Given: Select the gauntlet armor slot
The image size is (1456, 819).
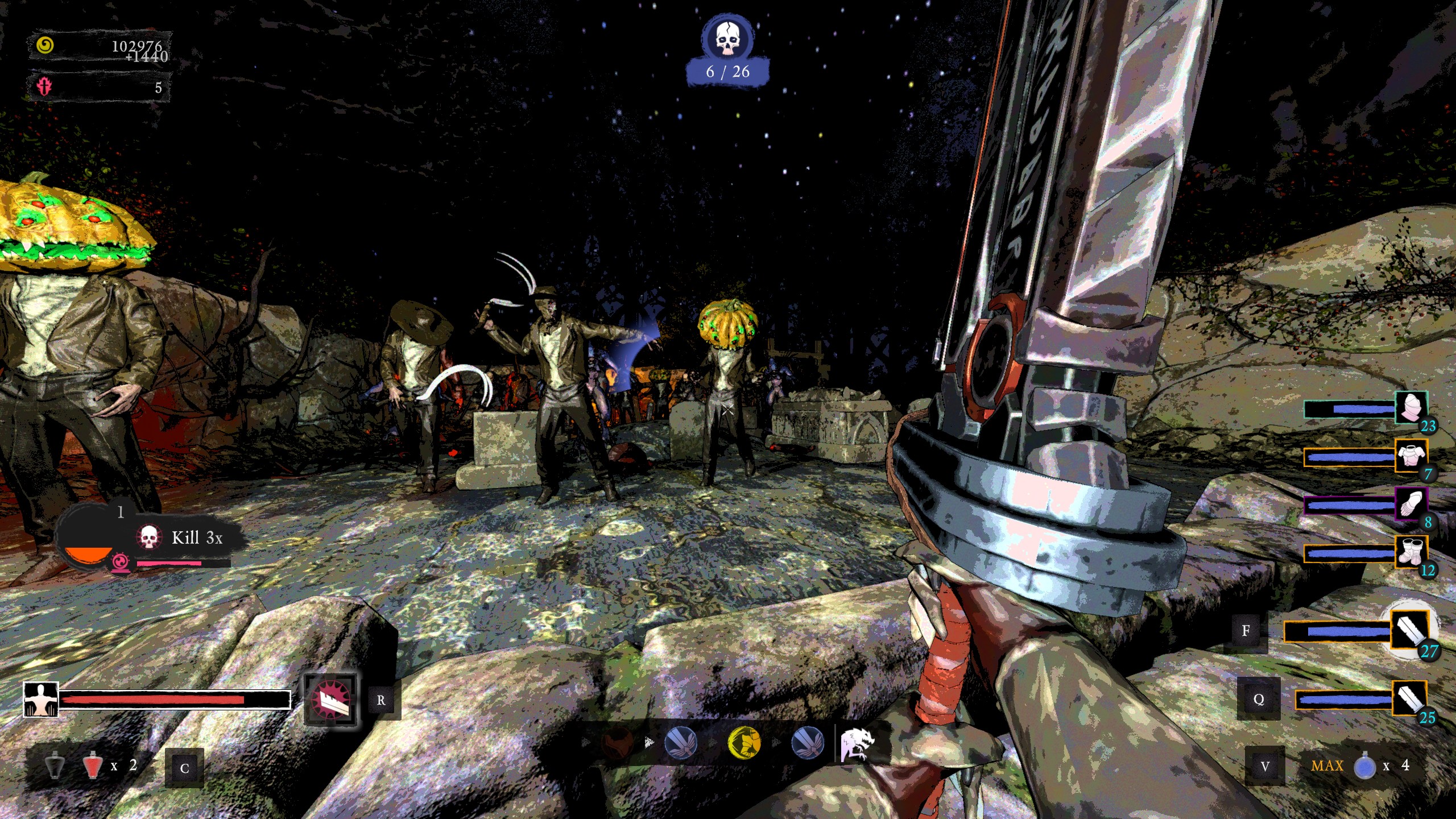Looking at the screenshot, I should click(1411, 504).
